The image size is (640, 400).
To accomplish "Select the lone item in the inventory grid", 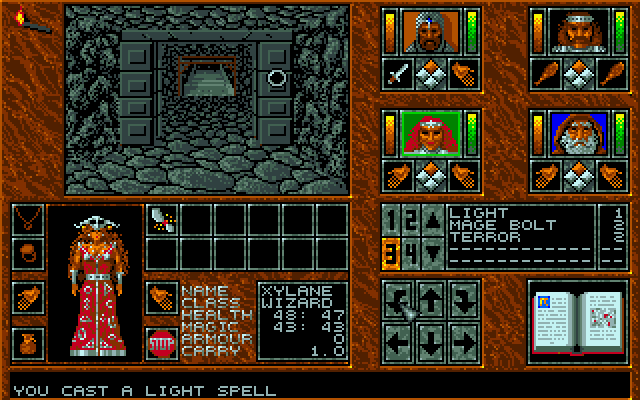I will coord(161,217).
